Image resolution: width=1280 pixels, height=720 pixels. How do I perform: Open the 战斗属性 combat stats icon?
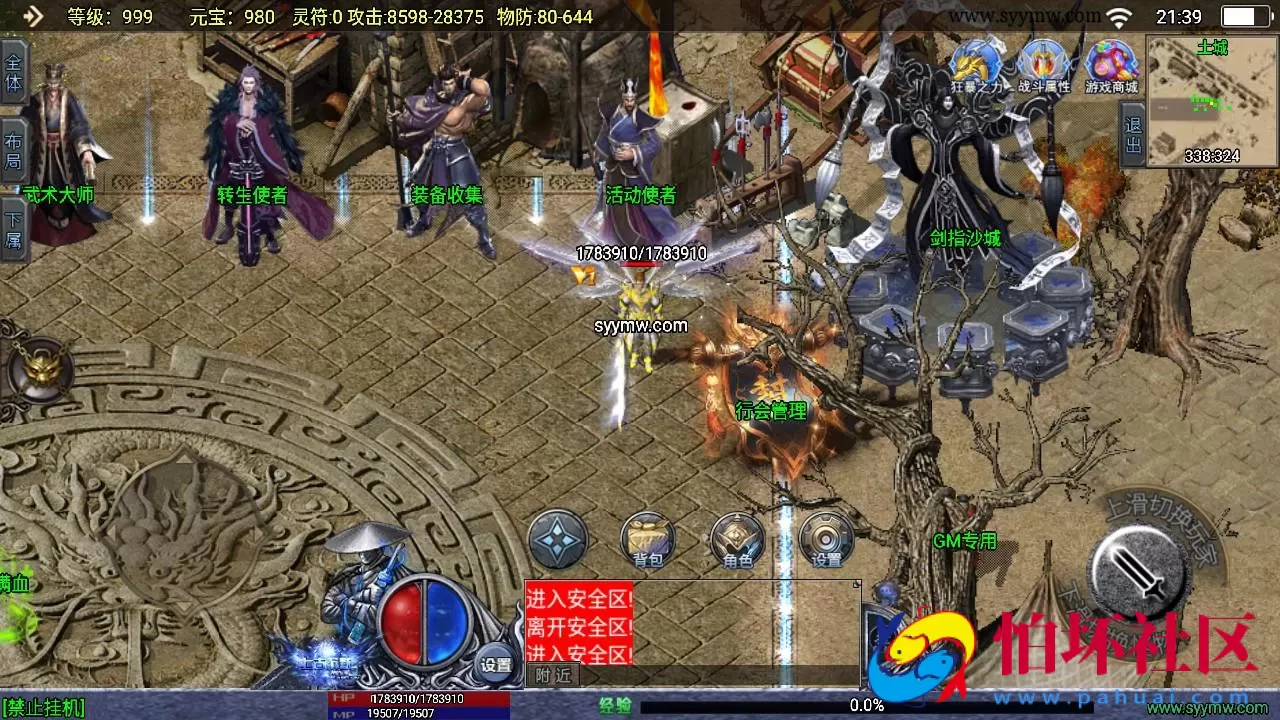(1043, 66)
